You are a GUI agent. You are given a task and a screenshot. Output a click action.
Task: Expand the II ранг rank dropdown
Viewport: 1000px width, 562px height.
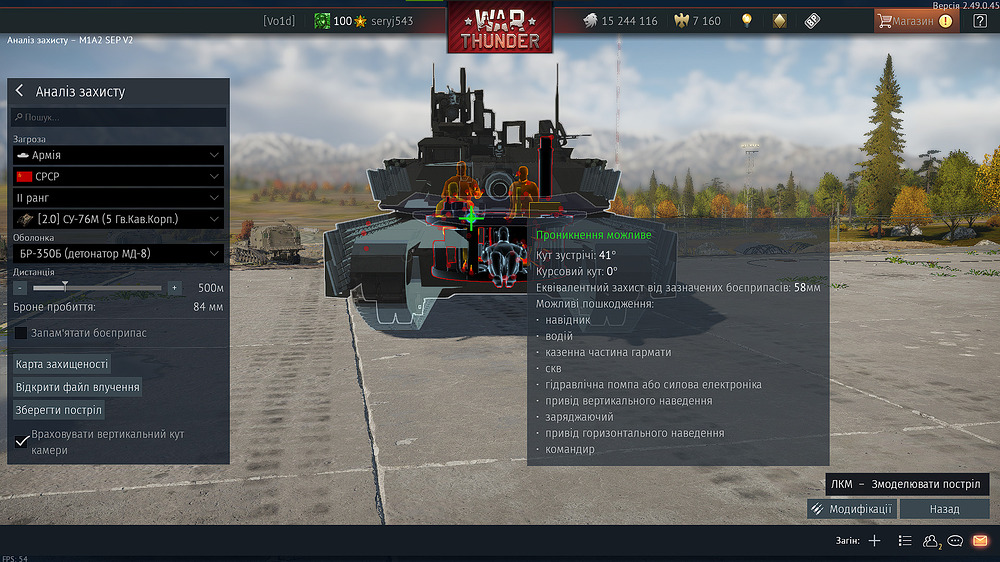point(118,197)
